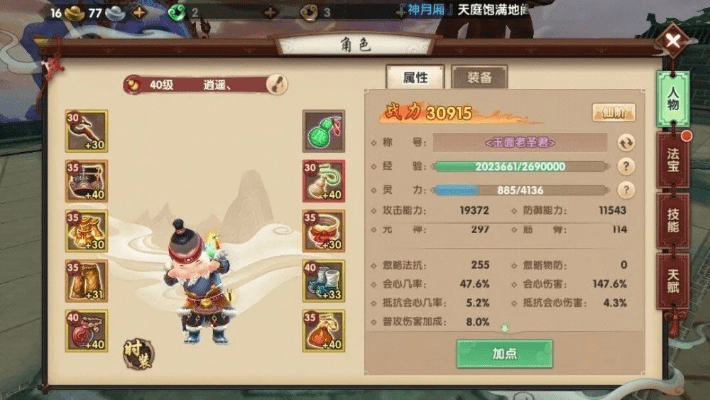This screenshot has height=400, width=710.
Task: Open the 法宝 side tab
Action: (673, 164)
